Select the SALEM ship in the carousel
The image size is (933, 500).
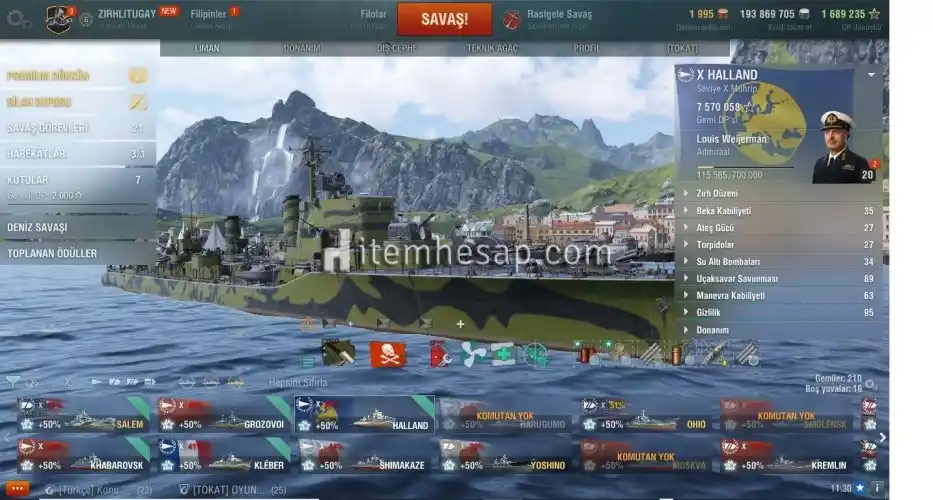[84, 416]
